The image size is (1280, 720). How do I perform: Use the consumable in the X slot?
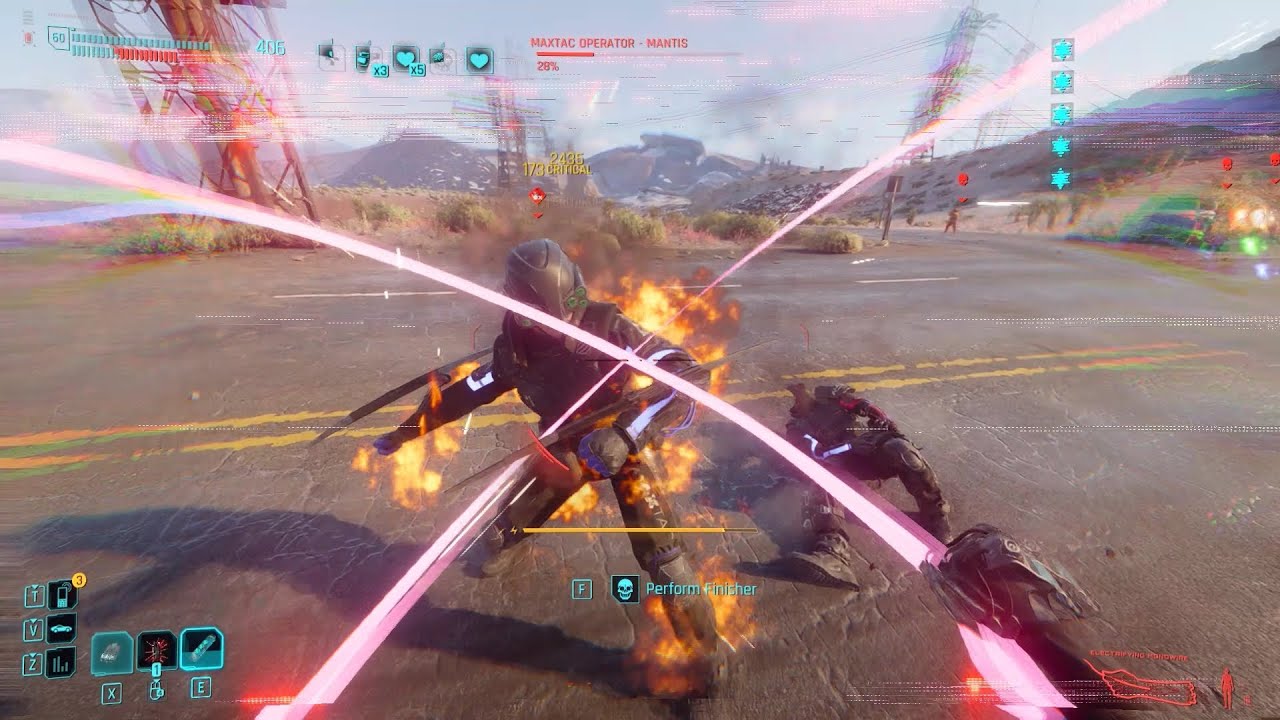tap(111, 651)
